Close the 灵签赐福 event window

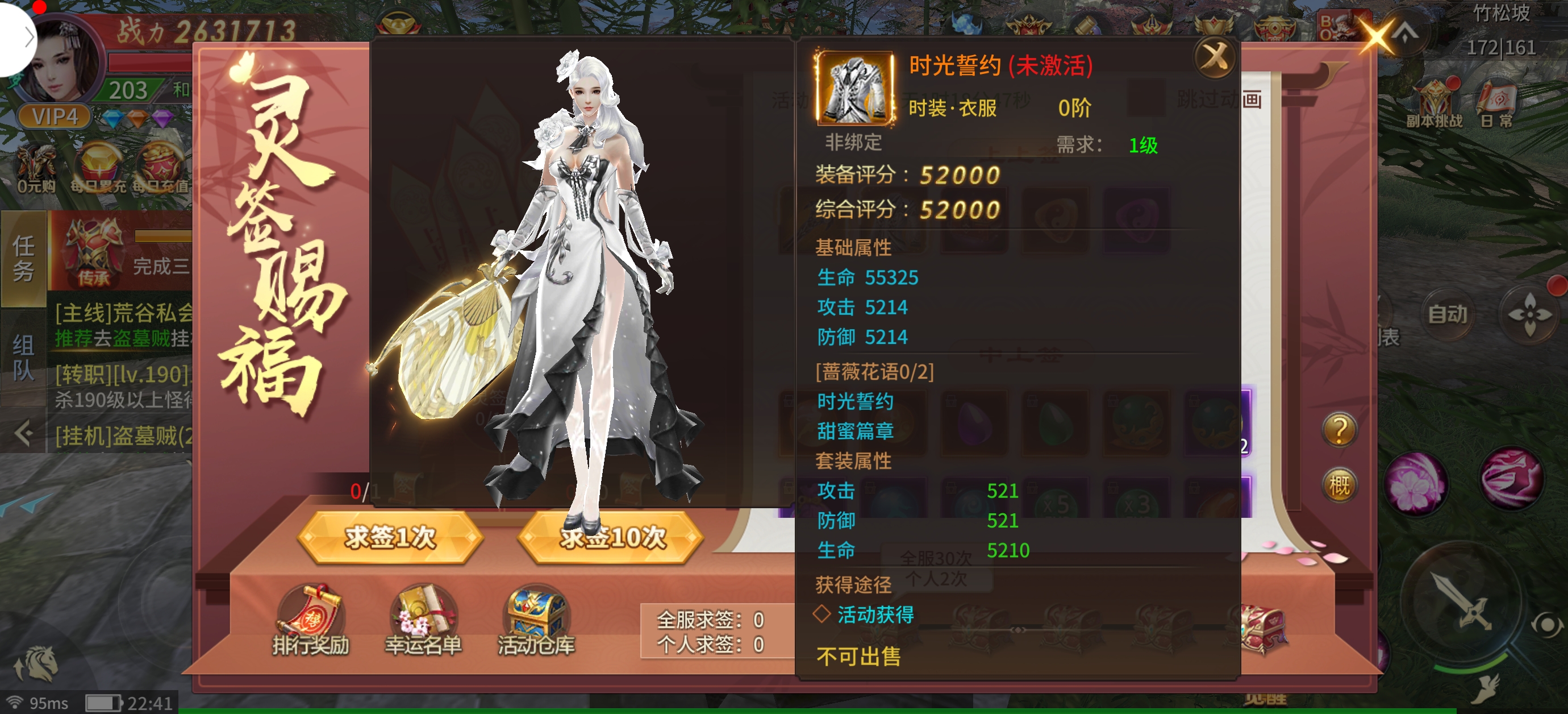point(1376,36)
